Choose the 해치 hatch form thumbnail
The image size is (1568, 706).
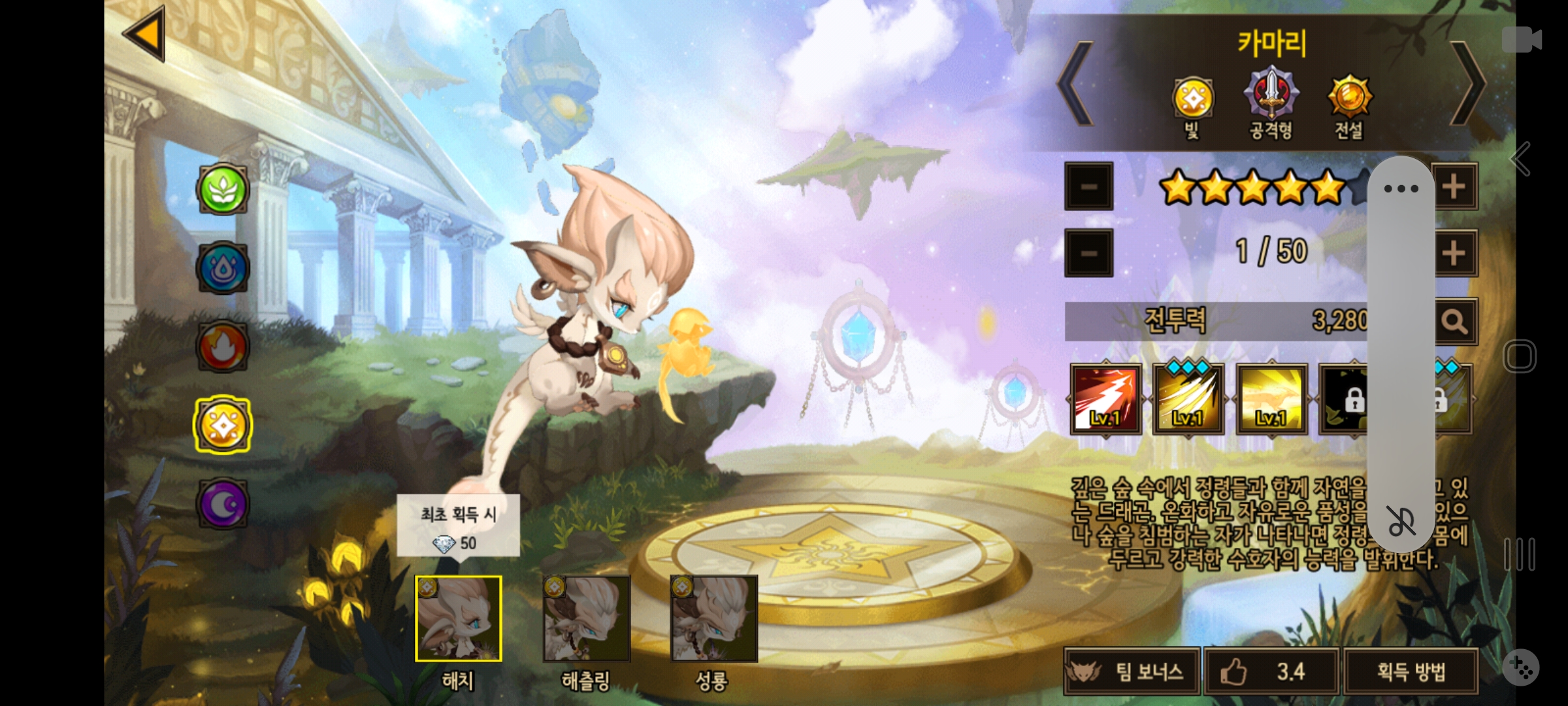pos(459,618)
